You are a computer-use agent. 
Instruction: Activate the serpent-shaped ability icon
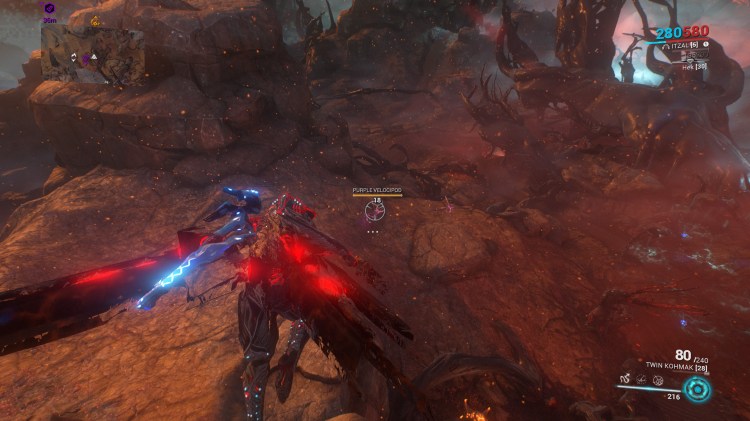pos(623,381)
